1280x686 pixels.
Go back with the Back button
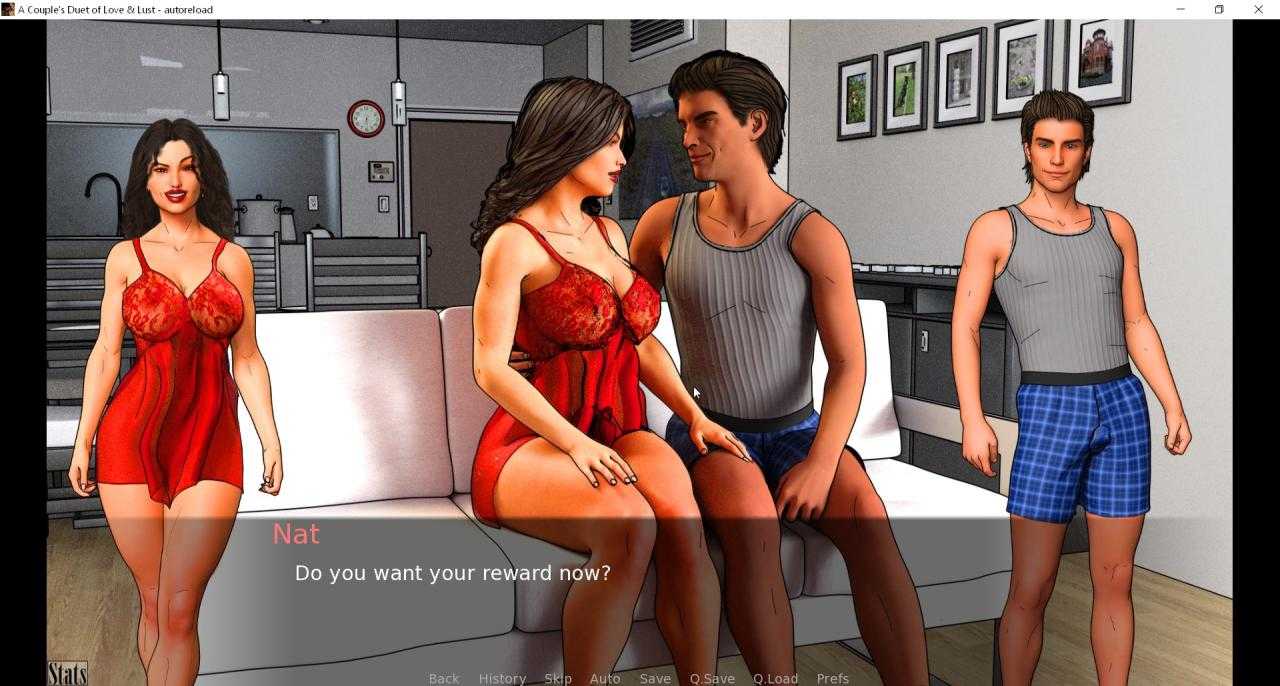point(444,678)
